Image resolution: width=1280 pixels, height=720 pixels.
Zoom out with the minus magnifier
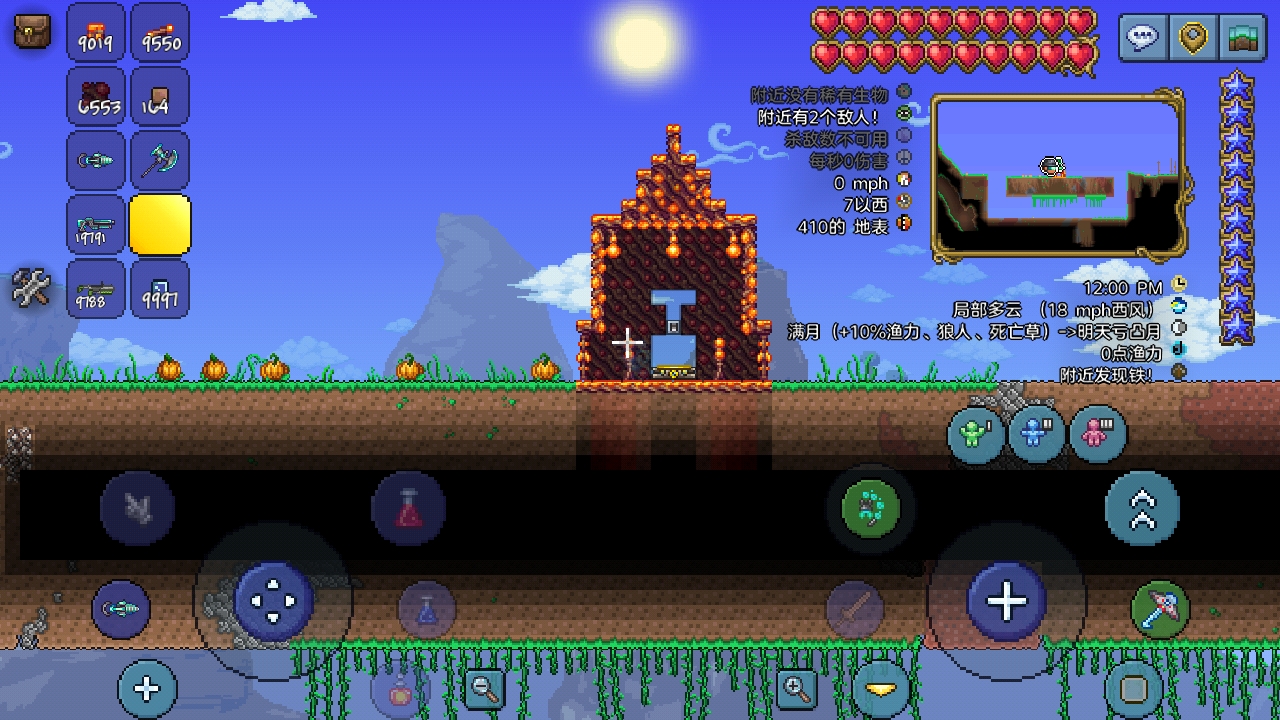485,688
